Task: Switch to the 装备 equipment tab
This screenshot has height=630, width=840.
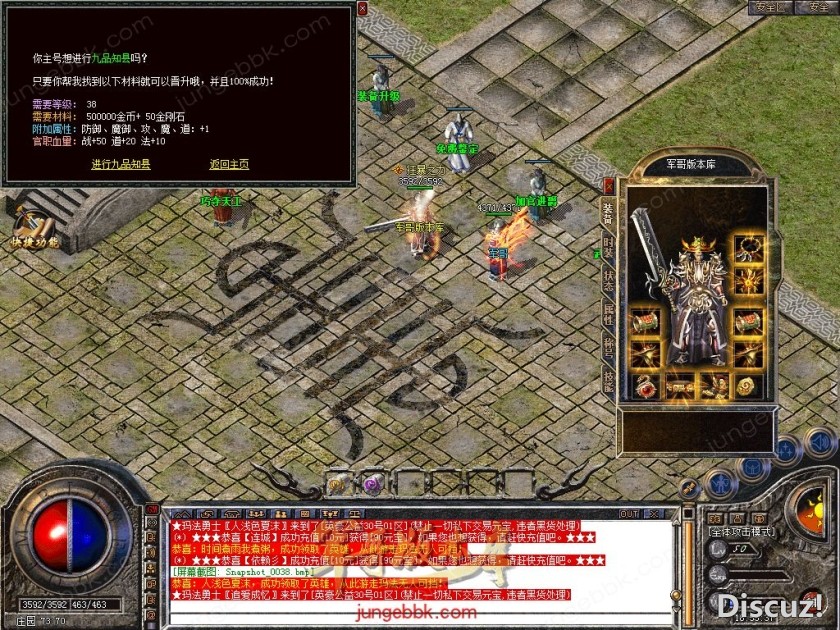Action: tap(608, 213)
